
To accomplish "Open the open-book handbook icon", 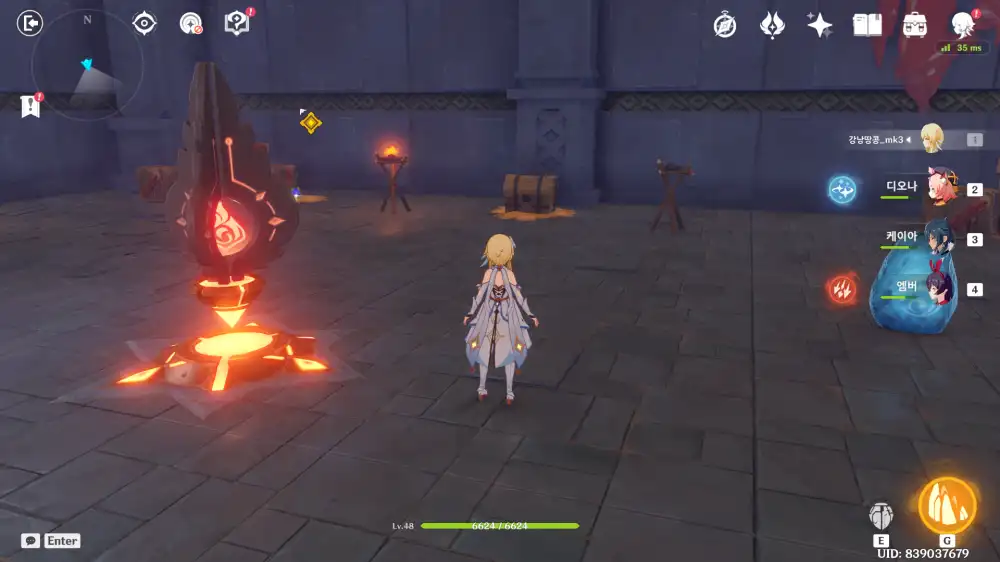I will (867, 26).
